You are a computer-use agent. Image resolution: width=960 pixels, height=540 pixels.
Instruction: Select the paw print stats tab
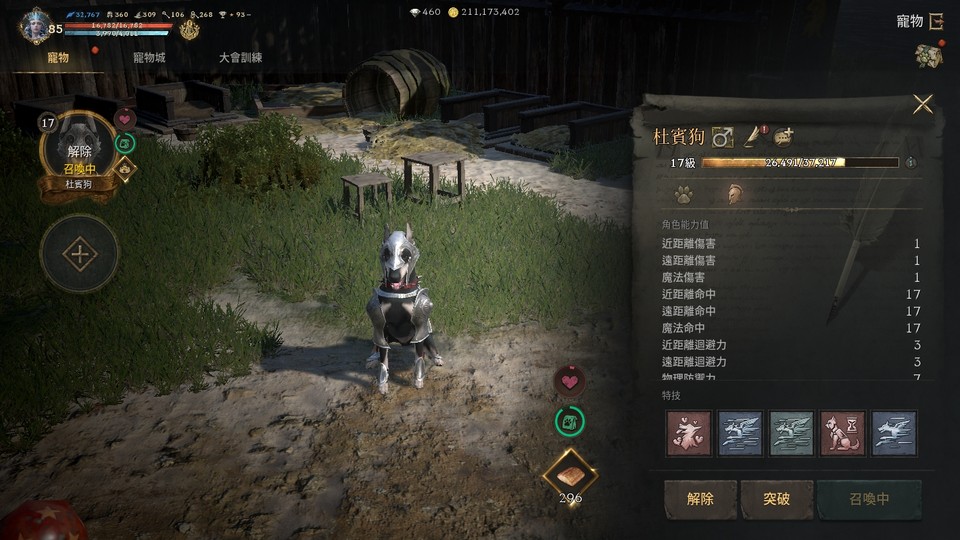point(683,194)
